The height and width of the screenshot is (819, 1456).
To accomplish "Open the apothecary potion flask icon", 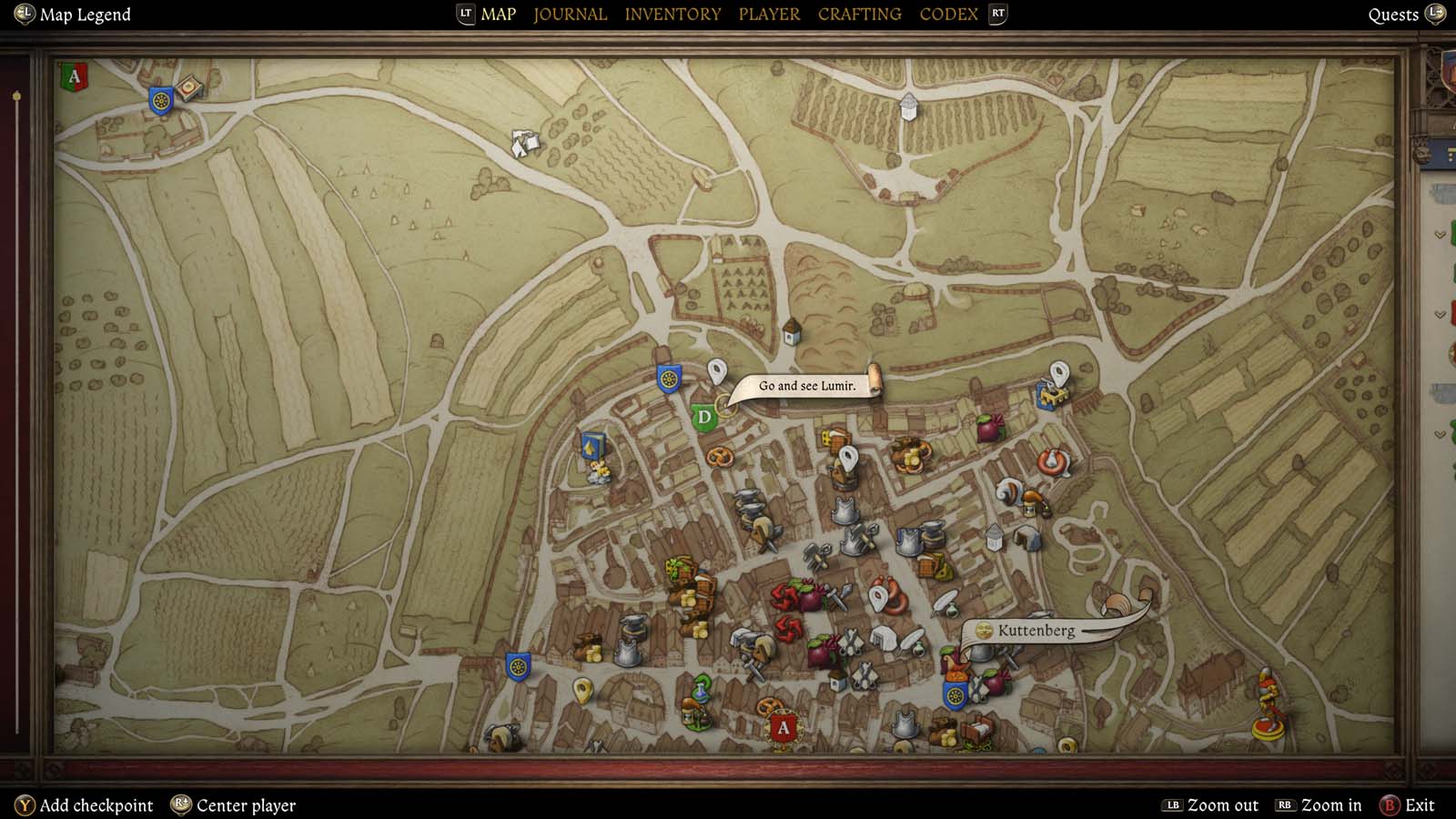I will 700,688.
